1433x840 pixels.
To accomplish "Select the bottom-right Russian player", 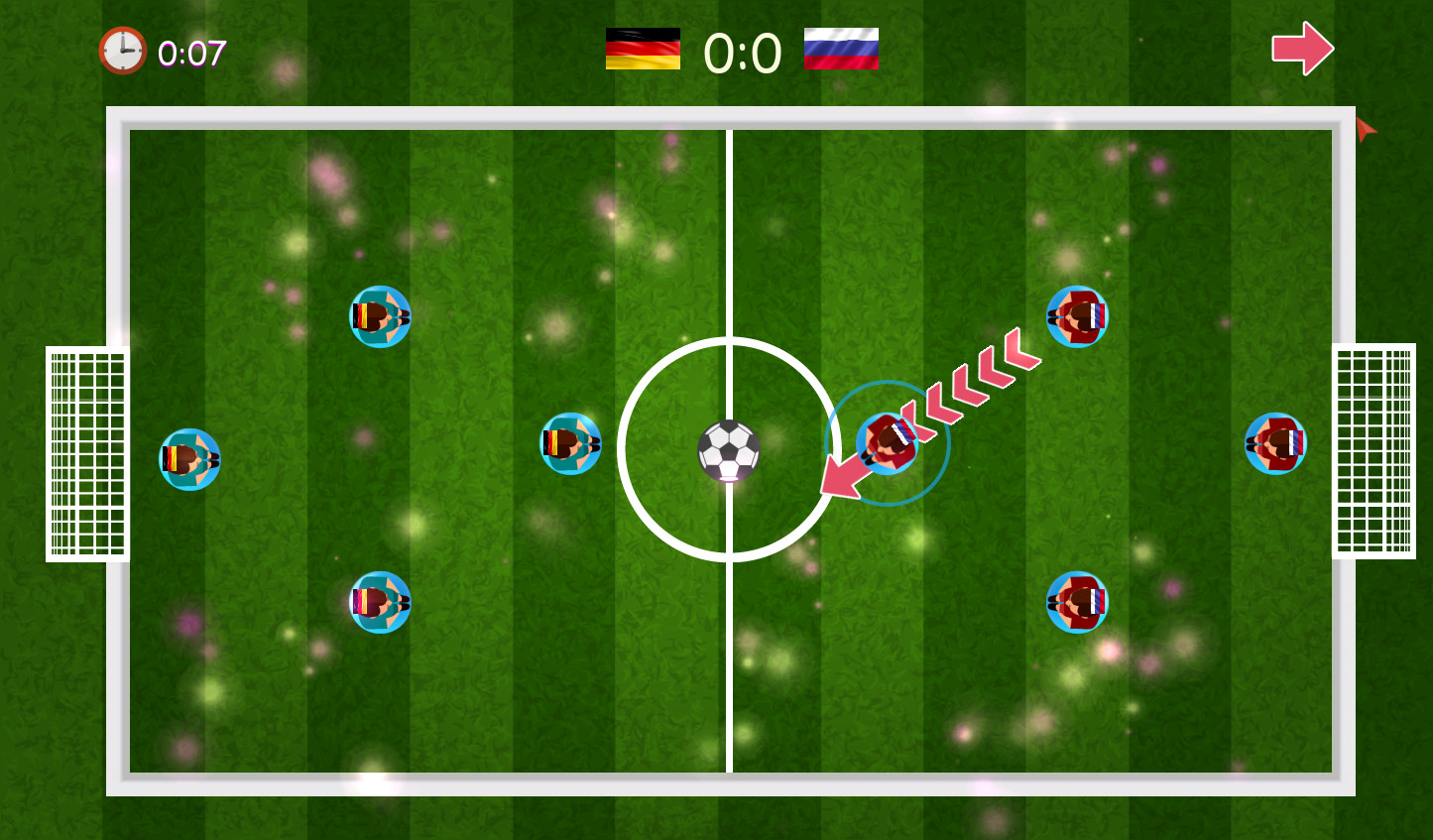I will click(1077, 602).
